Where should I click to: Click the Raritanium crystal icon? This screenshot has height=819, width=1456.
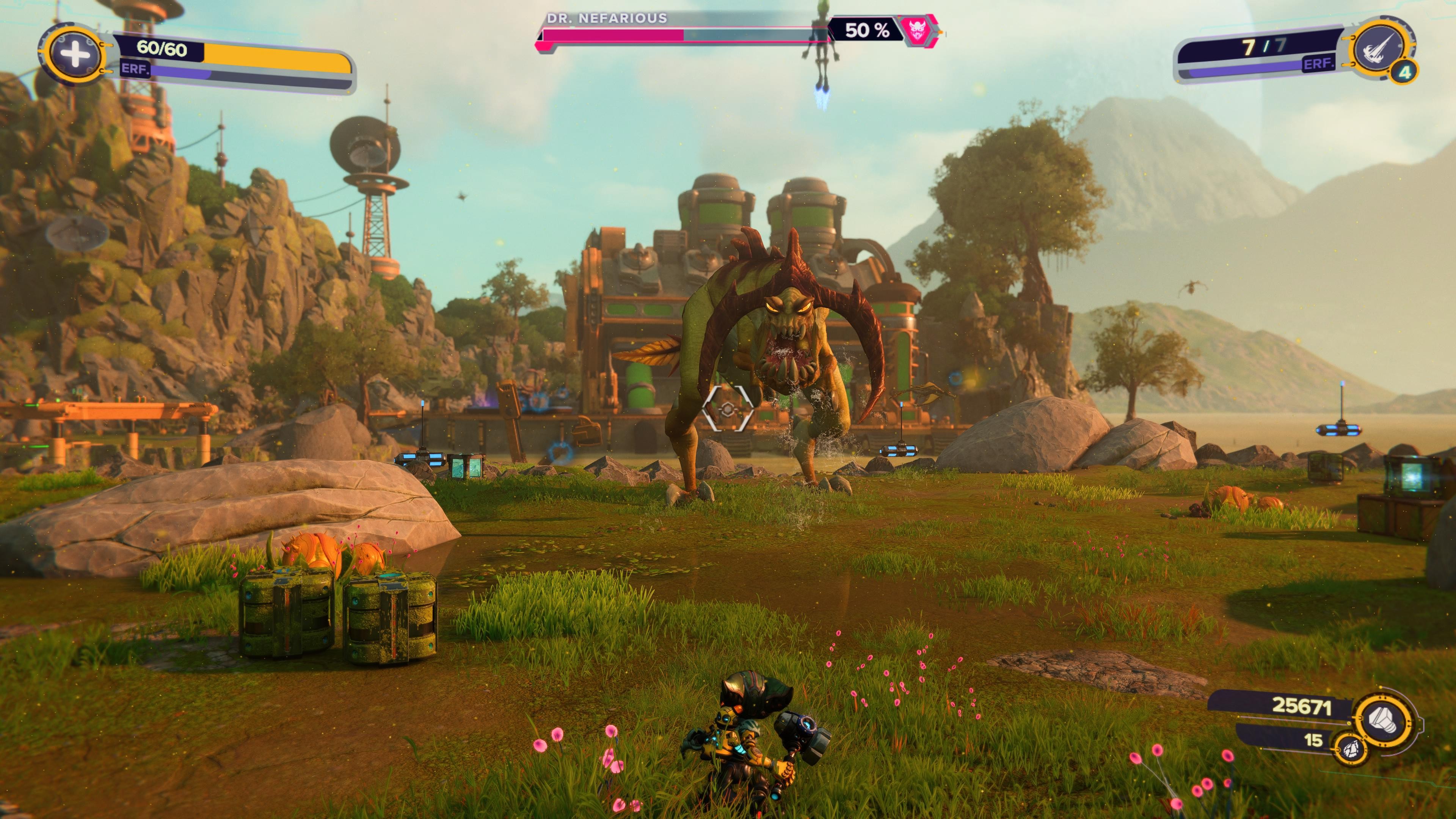[x=1351, y=749]
